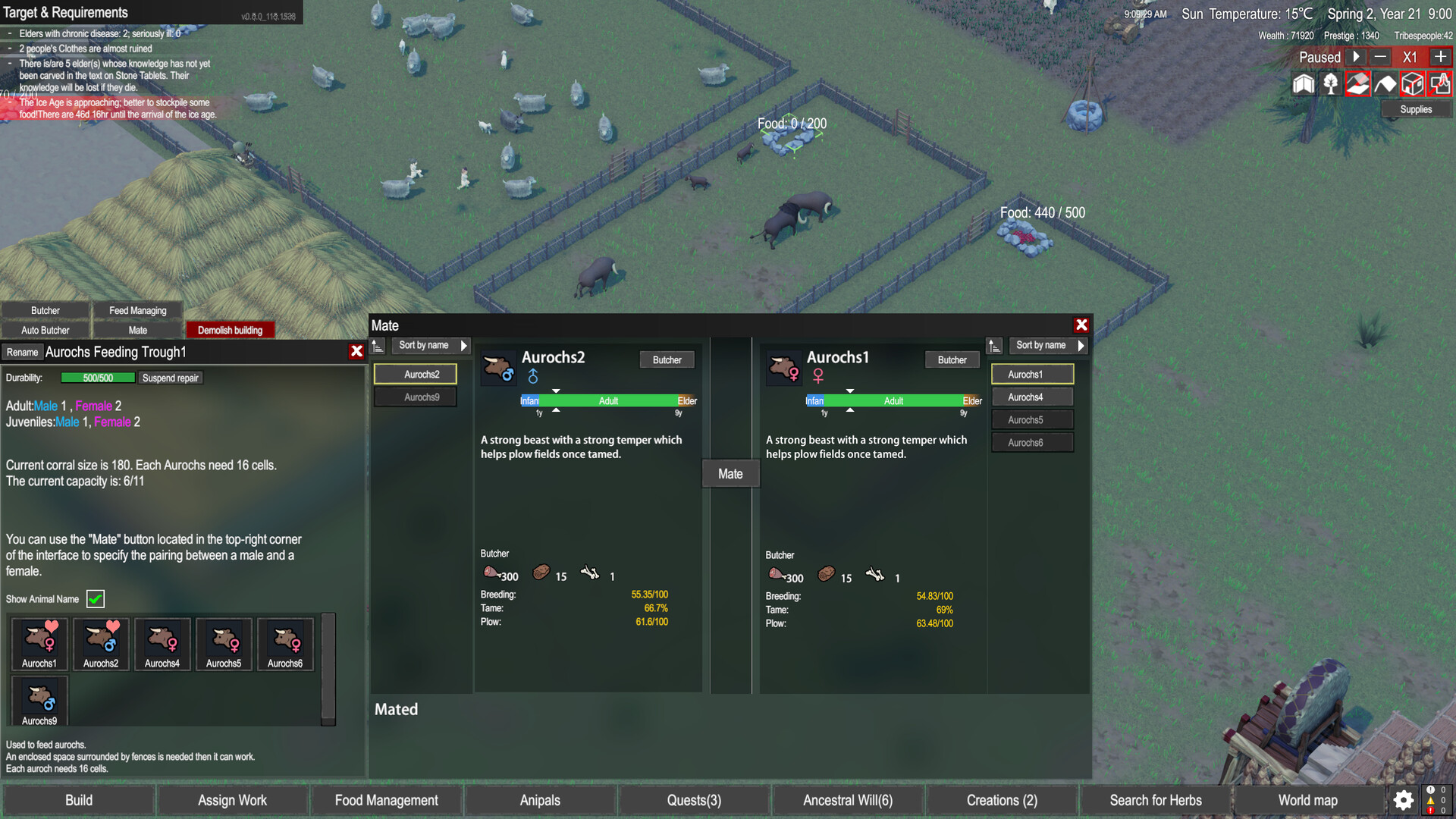Image resolution: width=1456 pixels, height=819 pixels.
Task: Click Suspend repair for the feeding trough
Action: [171, 378]
